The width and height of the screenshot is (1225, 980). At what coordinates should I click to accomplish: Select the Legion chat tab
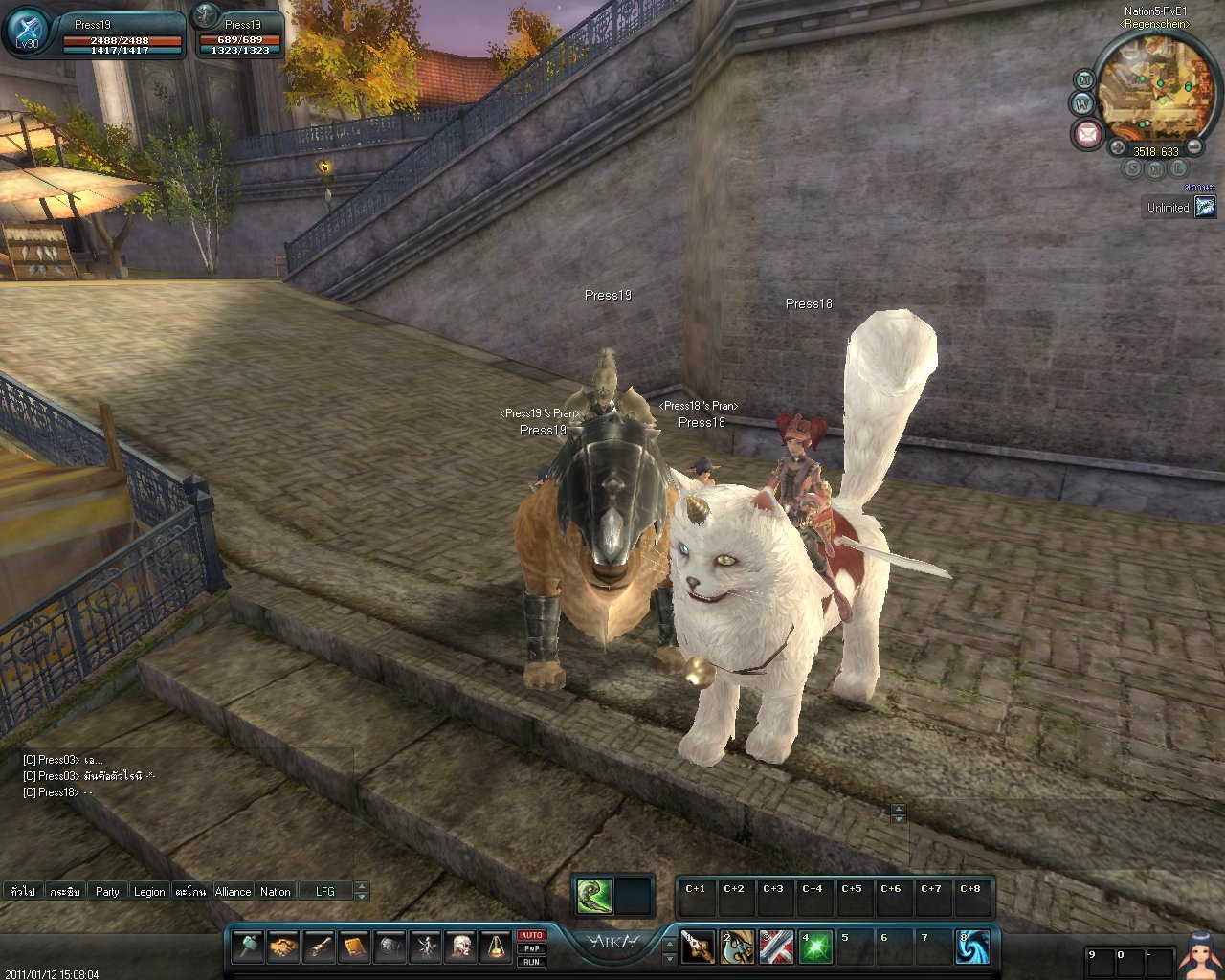[148, 891]
